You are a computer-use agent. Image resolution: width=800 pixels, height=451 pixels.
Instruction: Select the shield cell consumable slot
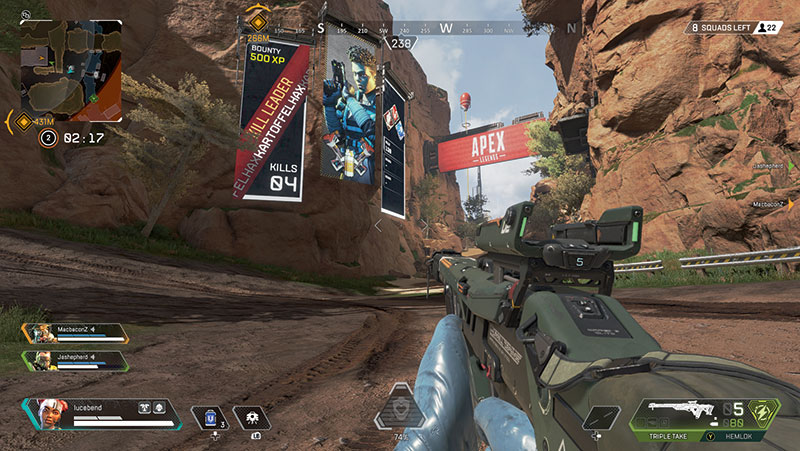210,417
